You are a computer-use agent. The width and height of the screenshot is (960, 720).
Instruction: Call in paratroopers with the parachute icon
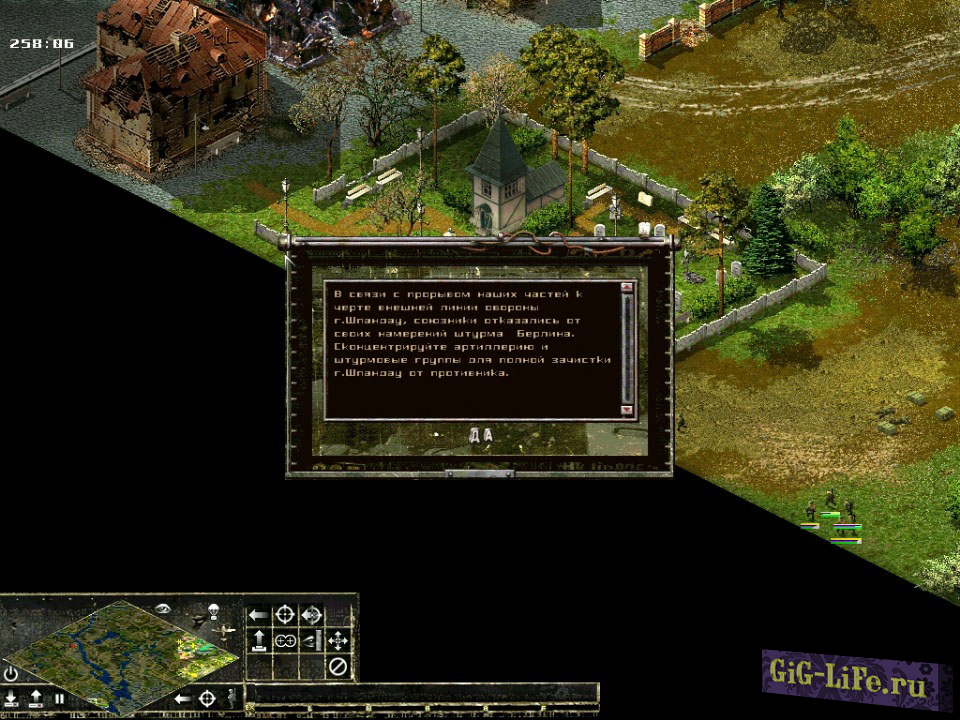tap(214, 609)
